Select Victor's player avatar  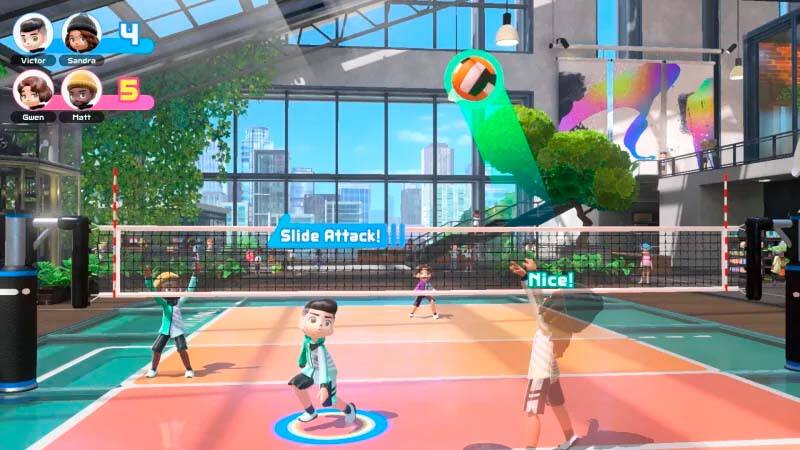[x=33, y=33]
